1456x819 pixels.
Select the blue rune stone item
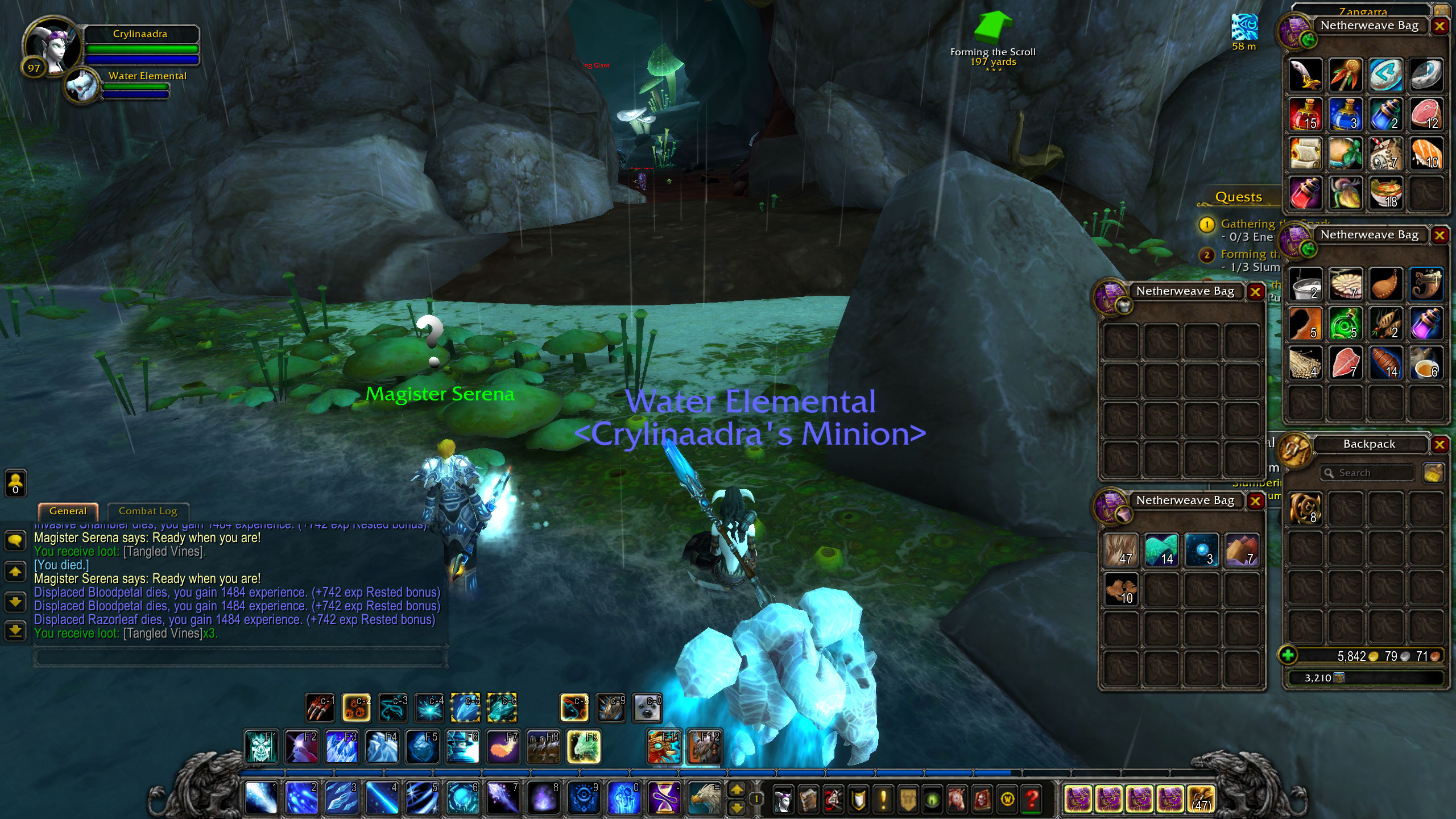pyautogui.click(x=1386, y=75)
